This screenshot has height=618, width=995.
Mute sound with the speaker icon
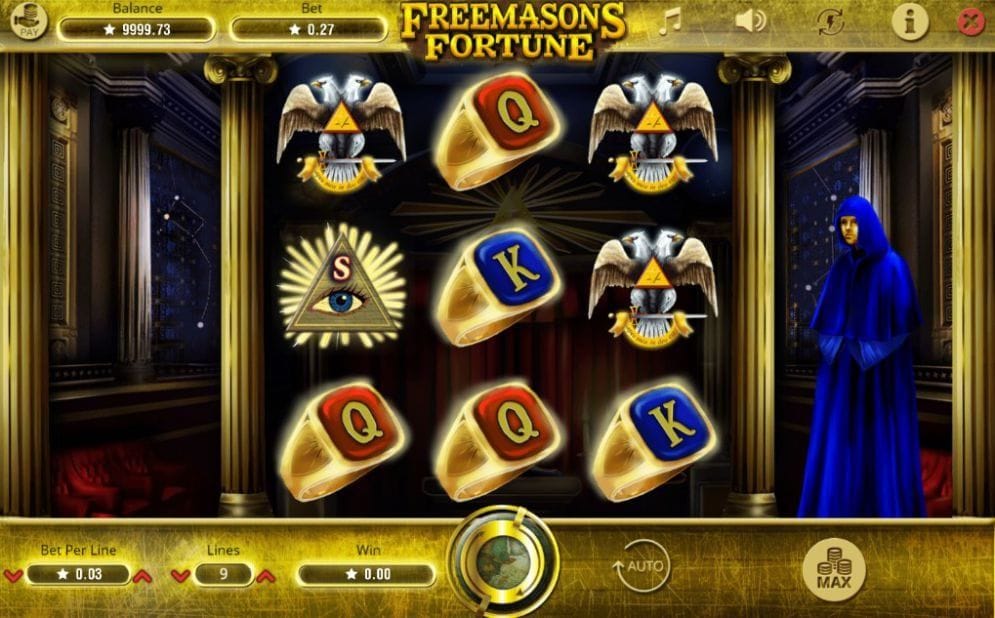[749, 20]
